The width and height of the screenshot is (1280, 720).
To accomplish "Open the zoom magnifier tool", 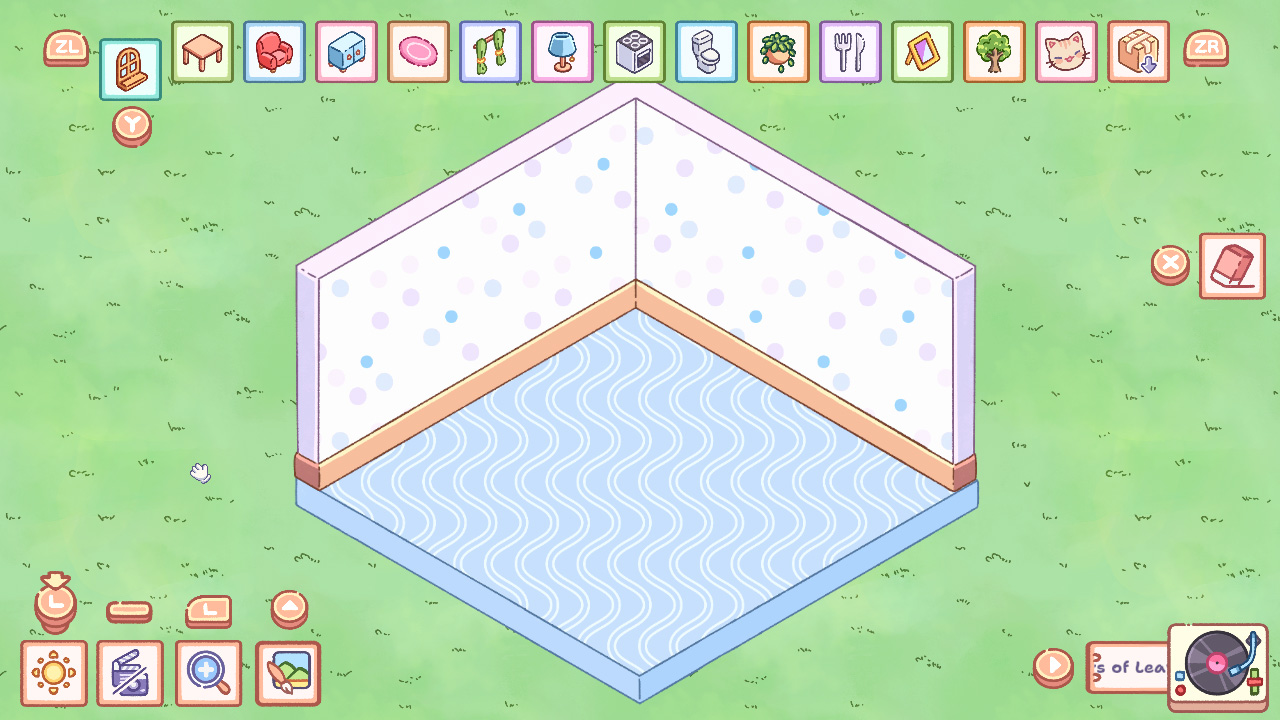I will [x=208, y=673].
